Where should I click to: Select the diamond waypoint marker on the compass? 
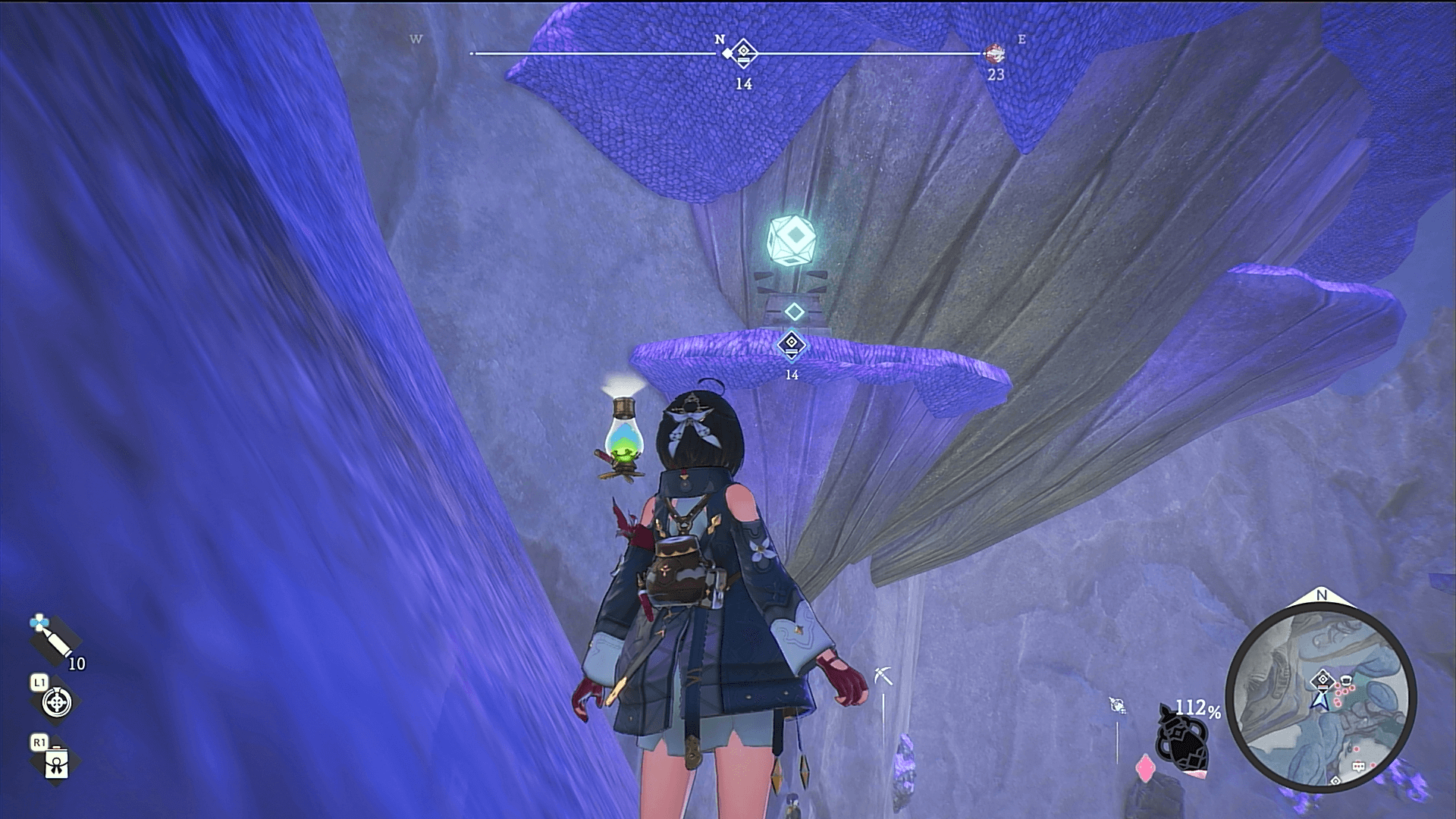tap(744, 53)
